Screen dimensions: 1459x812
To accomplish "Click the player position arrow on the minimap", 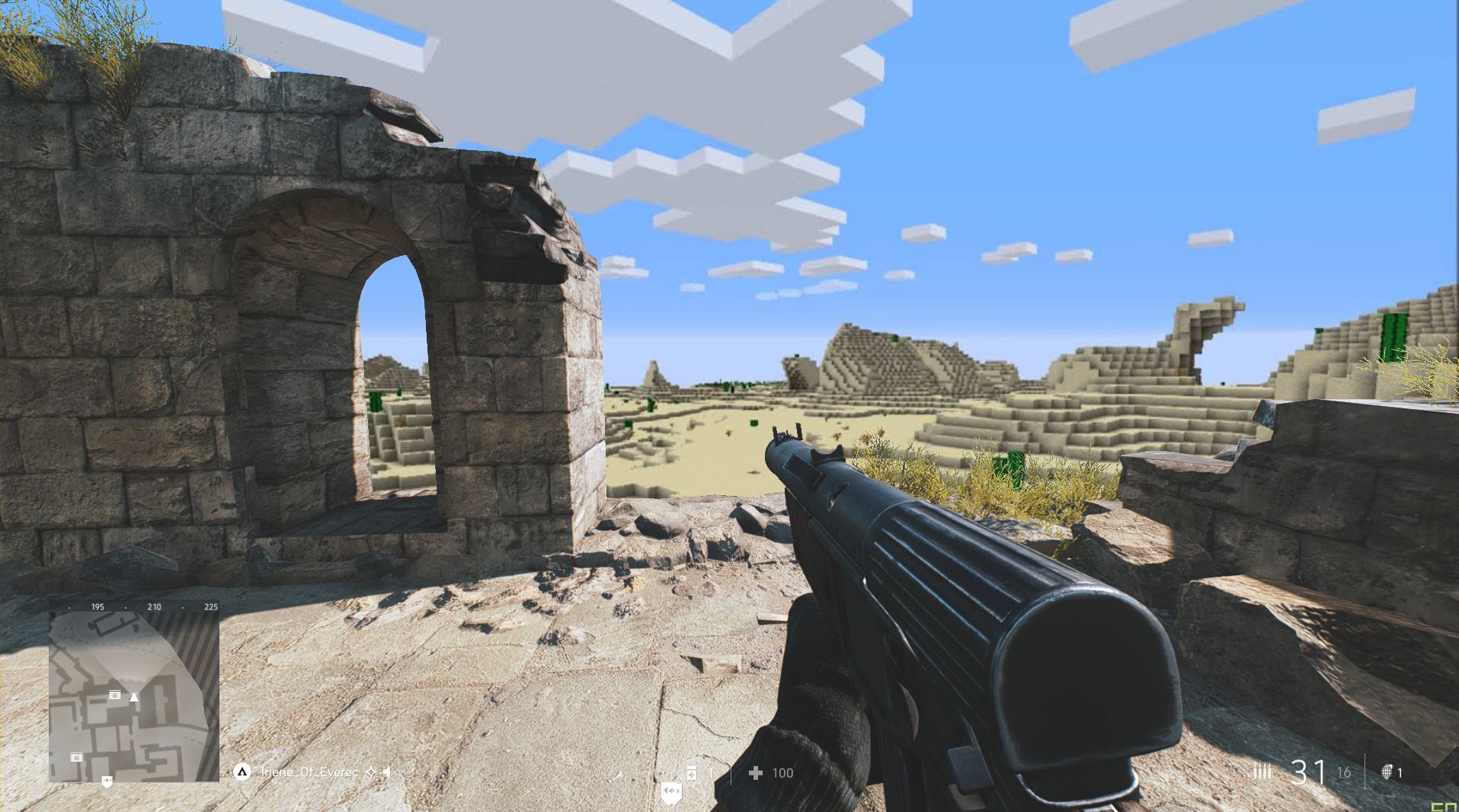I will coord(133,699).
